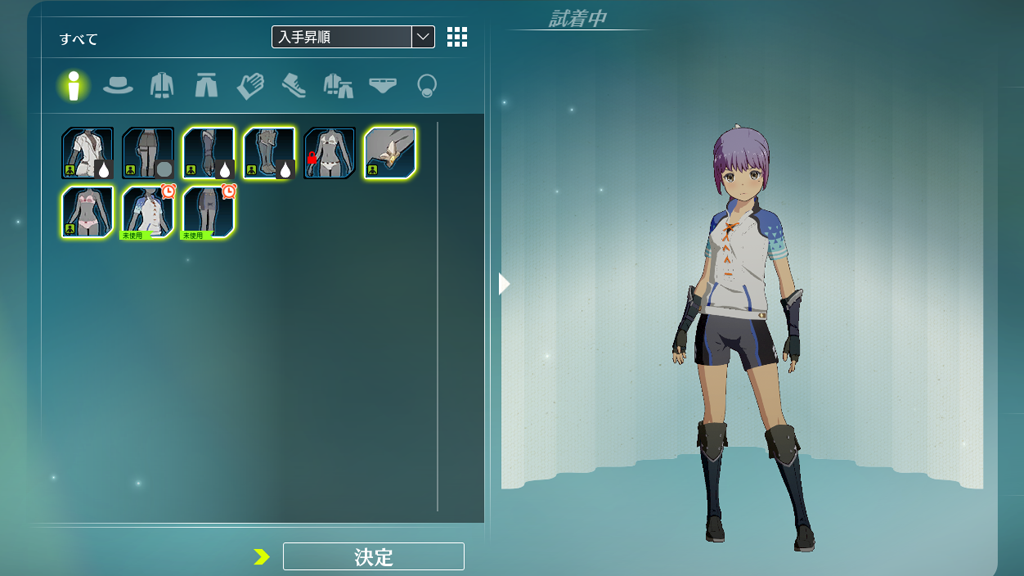The image size is (1024, 576).
Task: Select the white shirt item thumbnail
Action: [x=87, y=153]
